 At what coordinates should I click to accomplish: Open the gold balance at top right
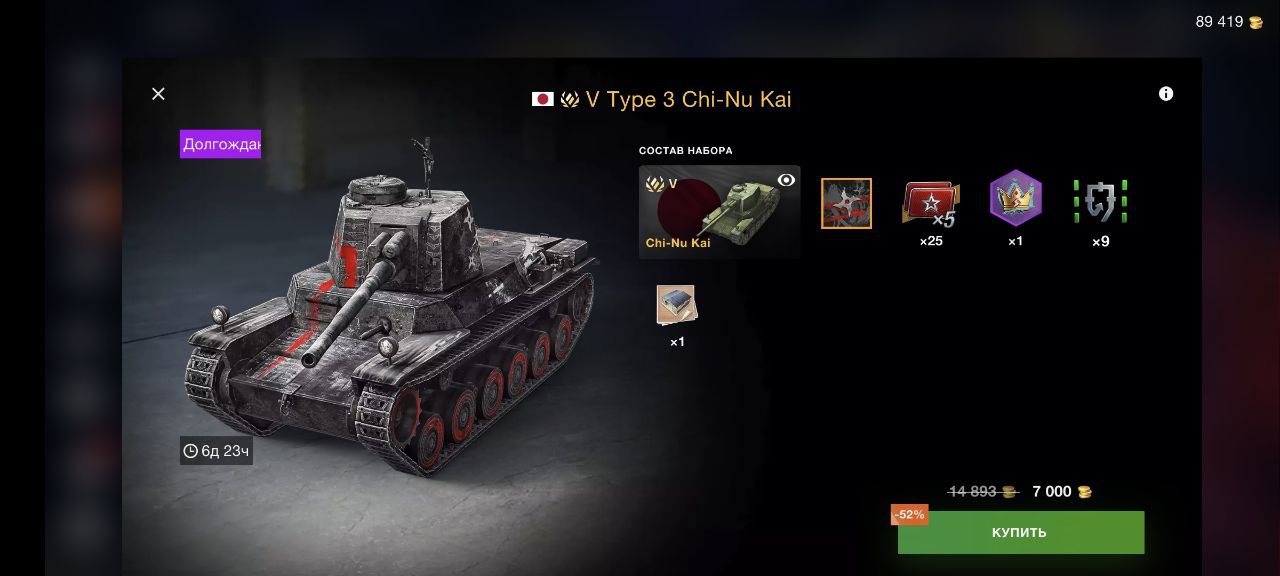(x=1229, y=22)
